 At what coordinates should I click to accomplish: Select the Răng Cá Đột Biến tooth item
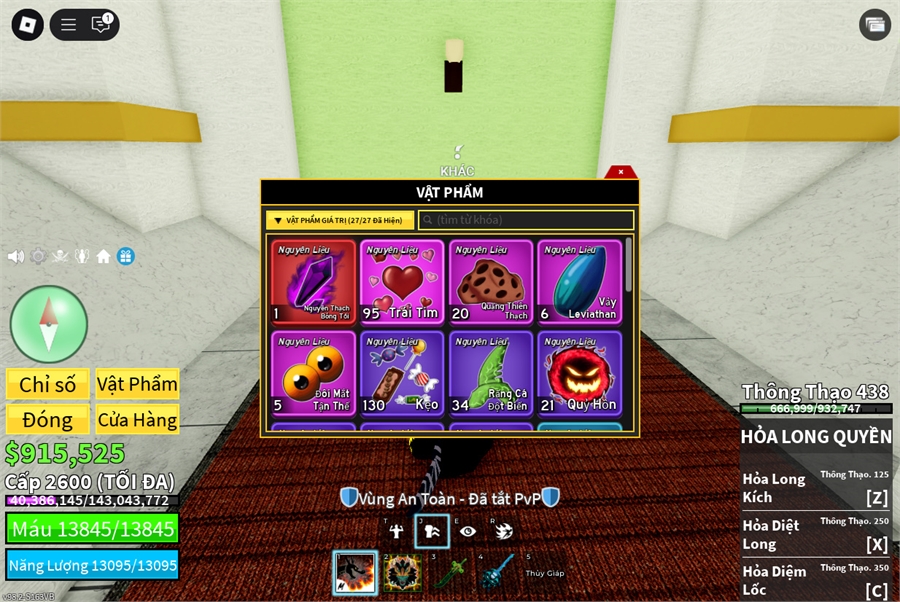click(491, 373)
